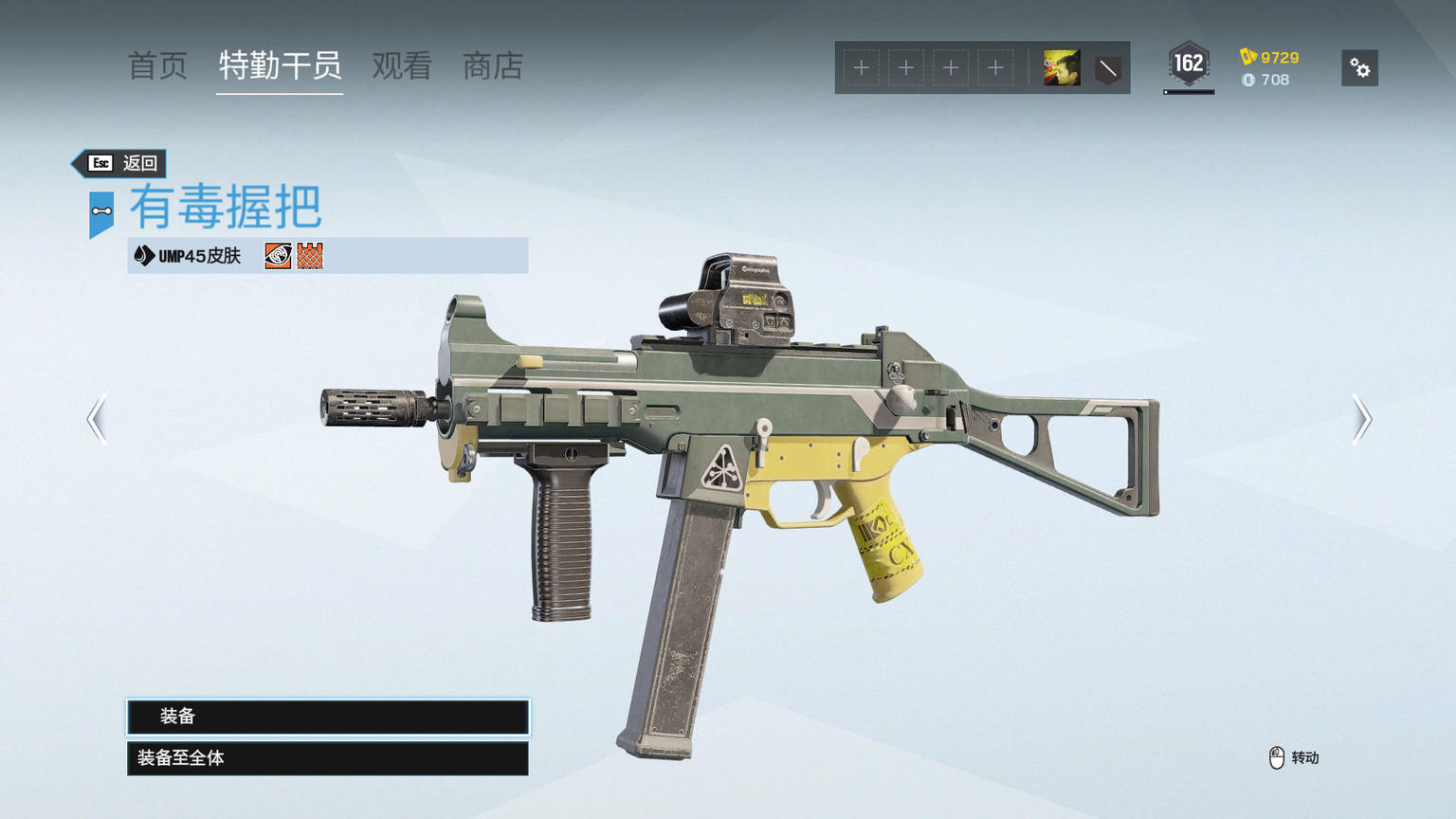This screenshot has width=1456, height=819.
Task: Open the gear settings menu
Action: (x=1359, y=68)
